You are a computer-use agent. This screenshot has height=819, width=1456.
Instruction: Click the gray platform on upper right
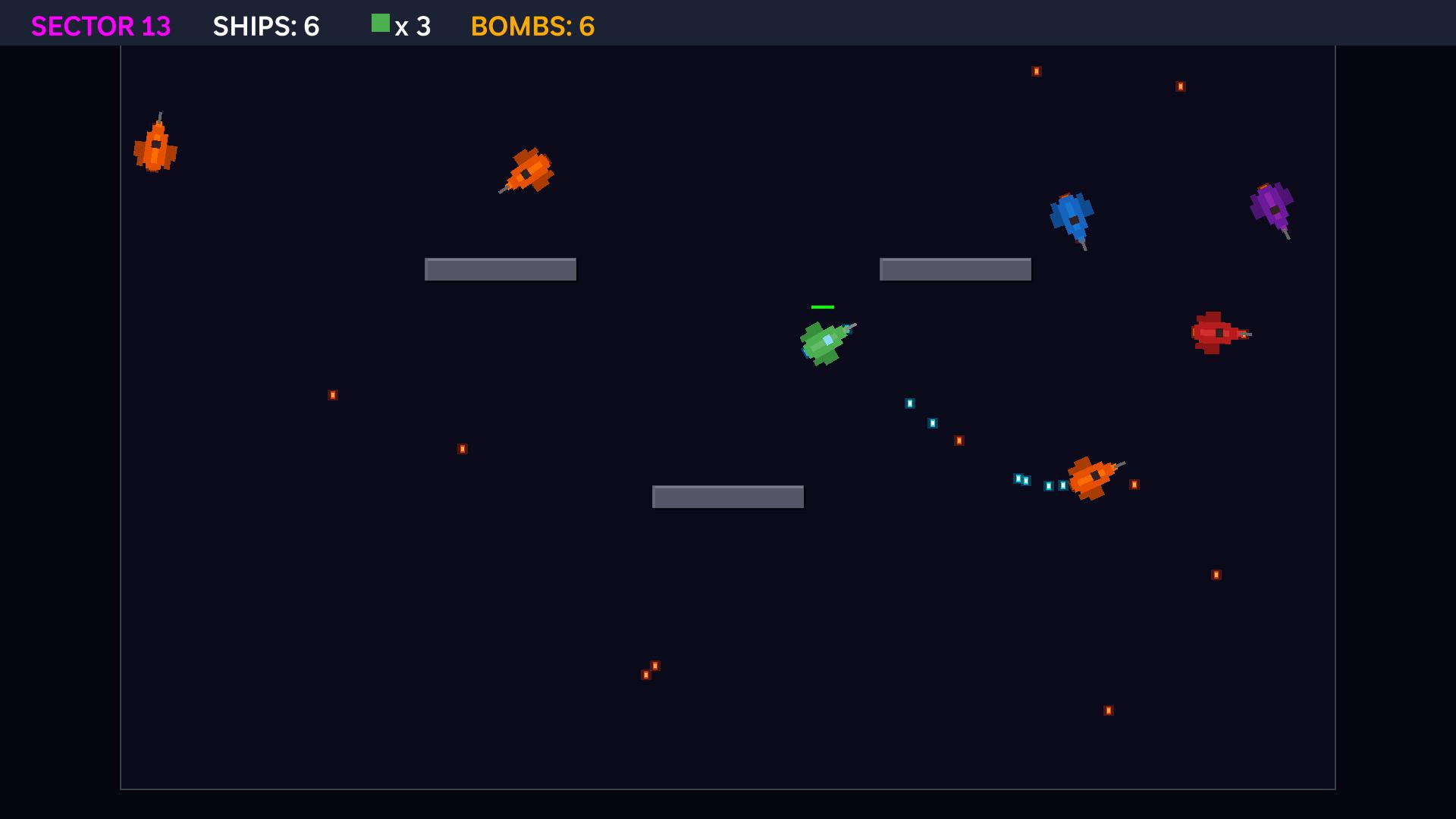(x=955, y=269)
